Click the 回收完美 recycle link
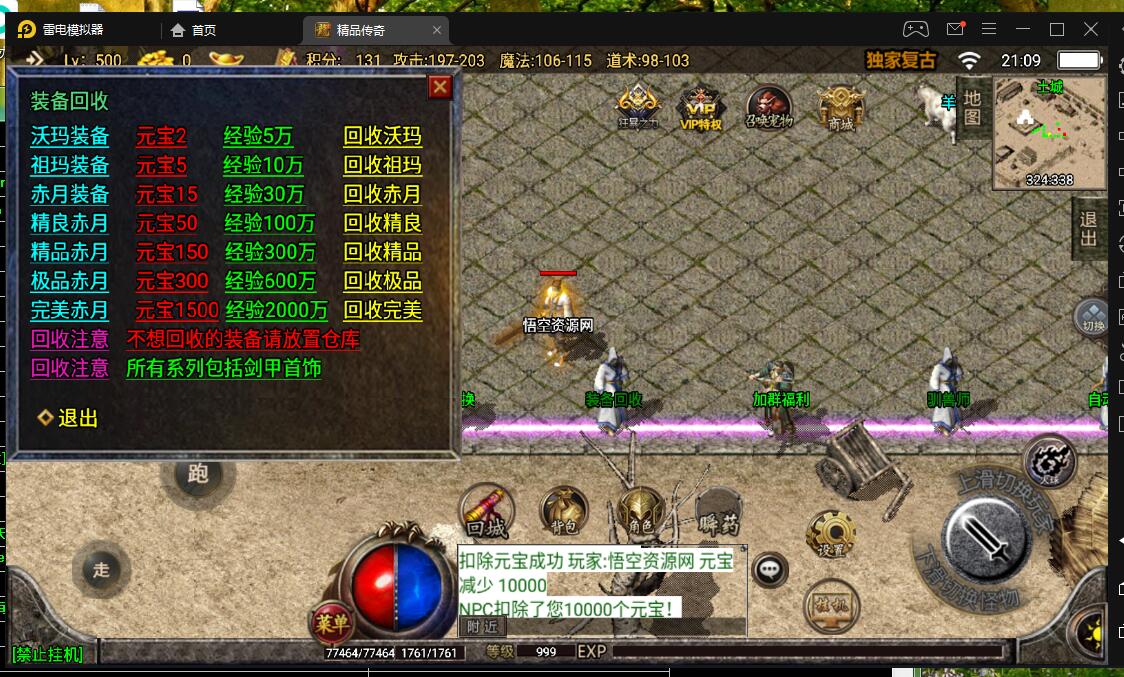The image size is (1124, 677). 382,310
